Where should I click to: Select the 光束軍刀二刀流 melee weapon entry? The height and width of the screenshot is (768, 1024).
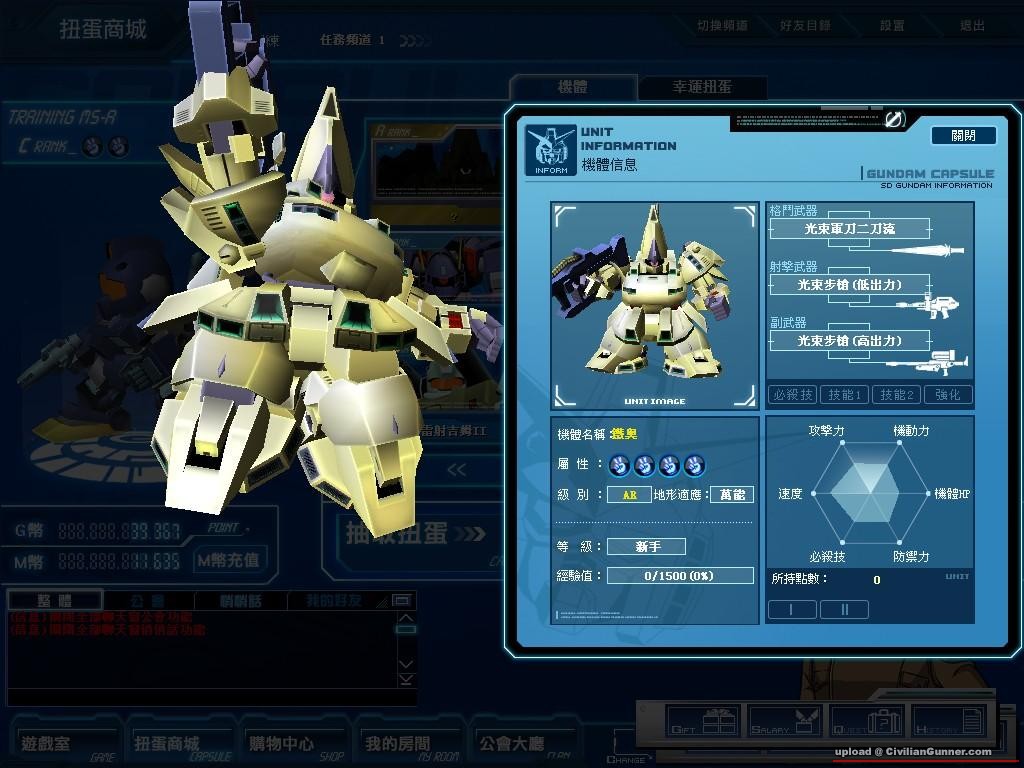(x=849, y=229)
